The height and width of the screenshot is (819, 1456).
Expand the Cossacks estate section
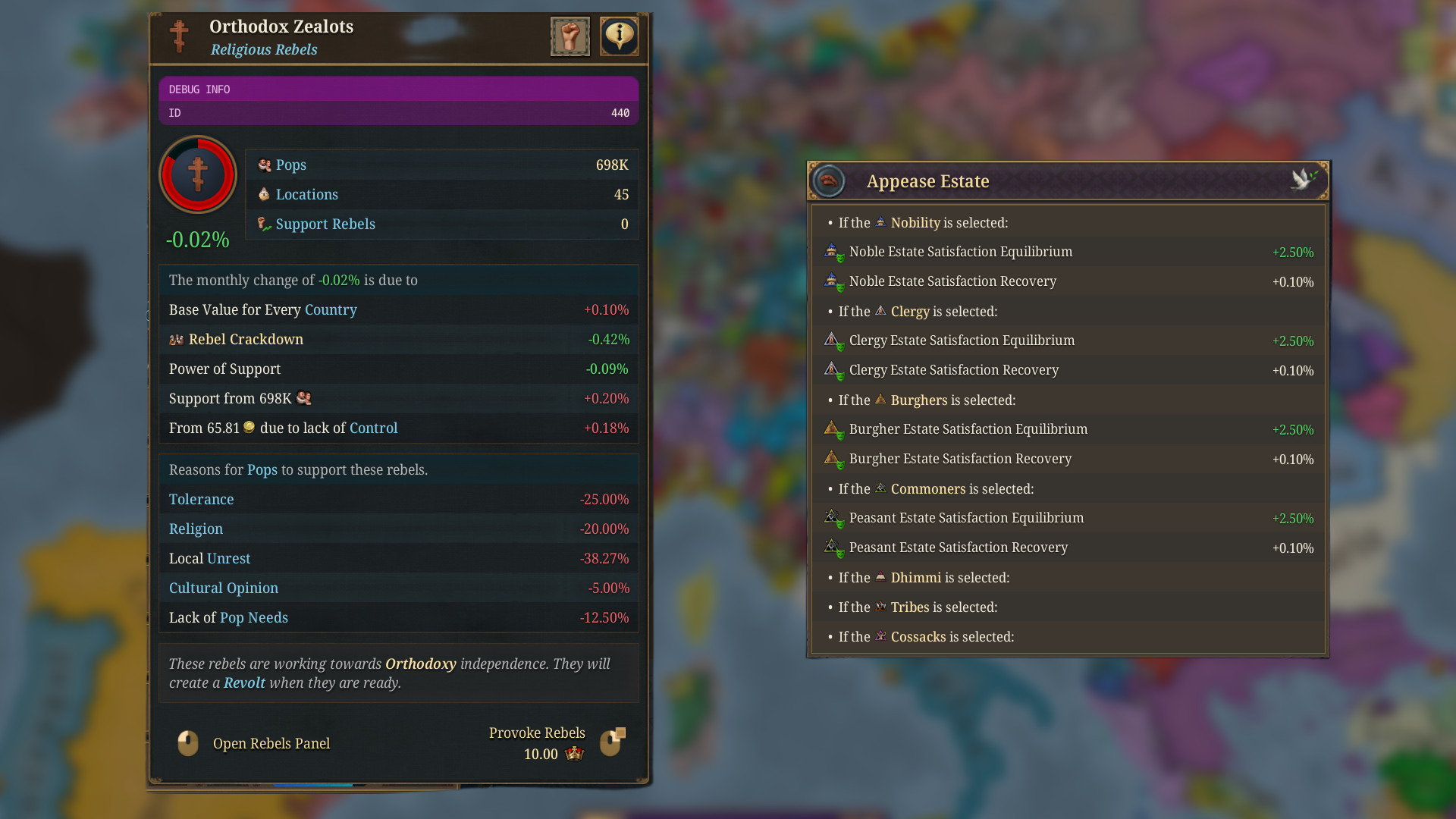[918, 637]
